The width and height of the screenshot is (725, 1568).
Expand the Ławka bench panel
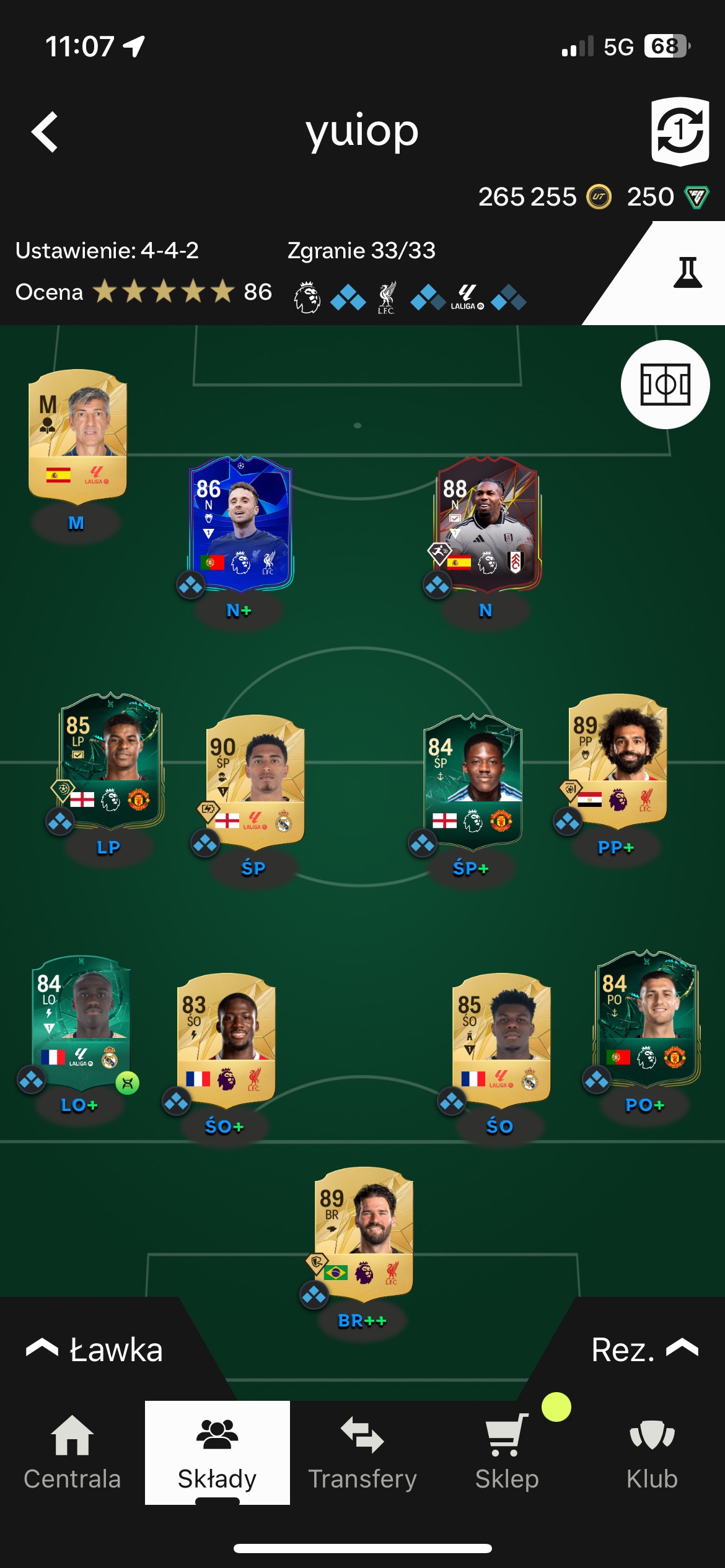[94, 1350]
